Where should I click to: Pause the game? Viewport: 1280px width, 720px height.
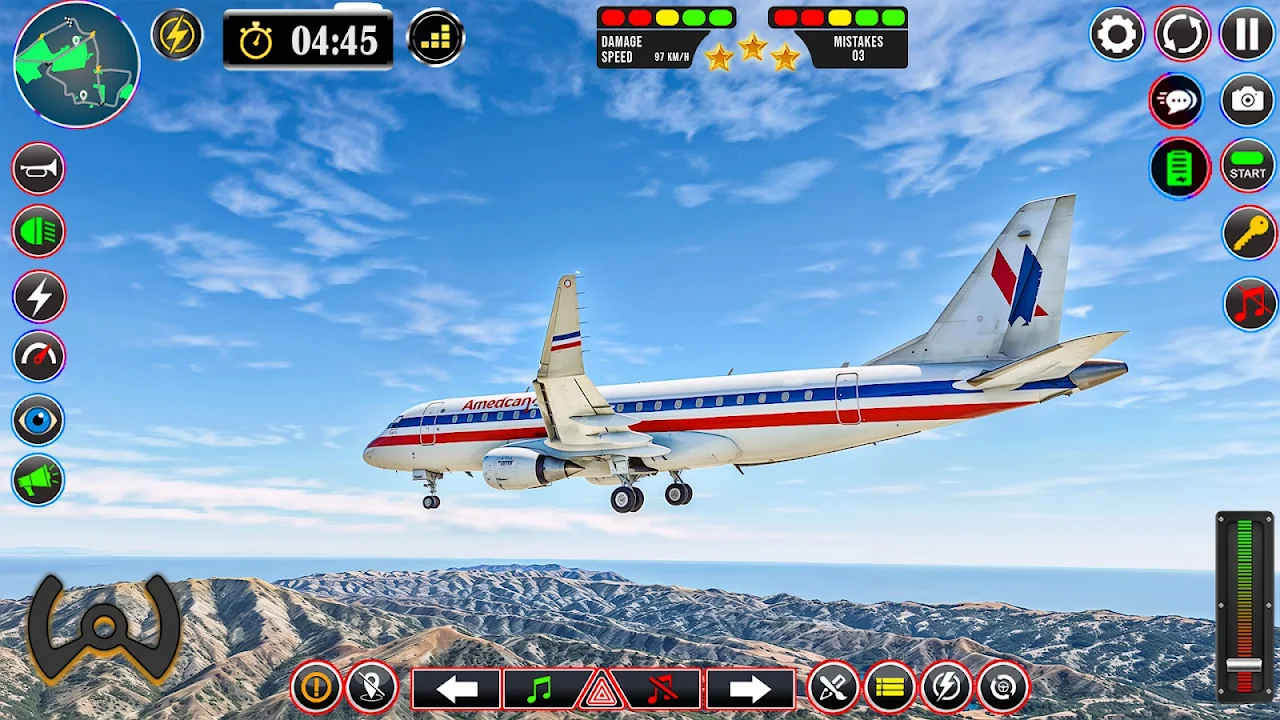pyautogui.click(x=1247, y=35)
